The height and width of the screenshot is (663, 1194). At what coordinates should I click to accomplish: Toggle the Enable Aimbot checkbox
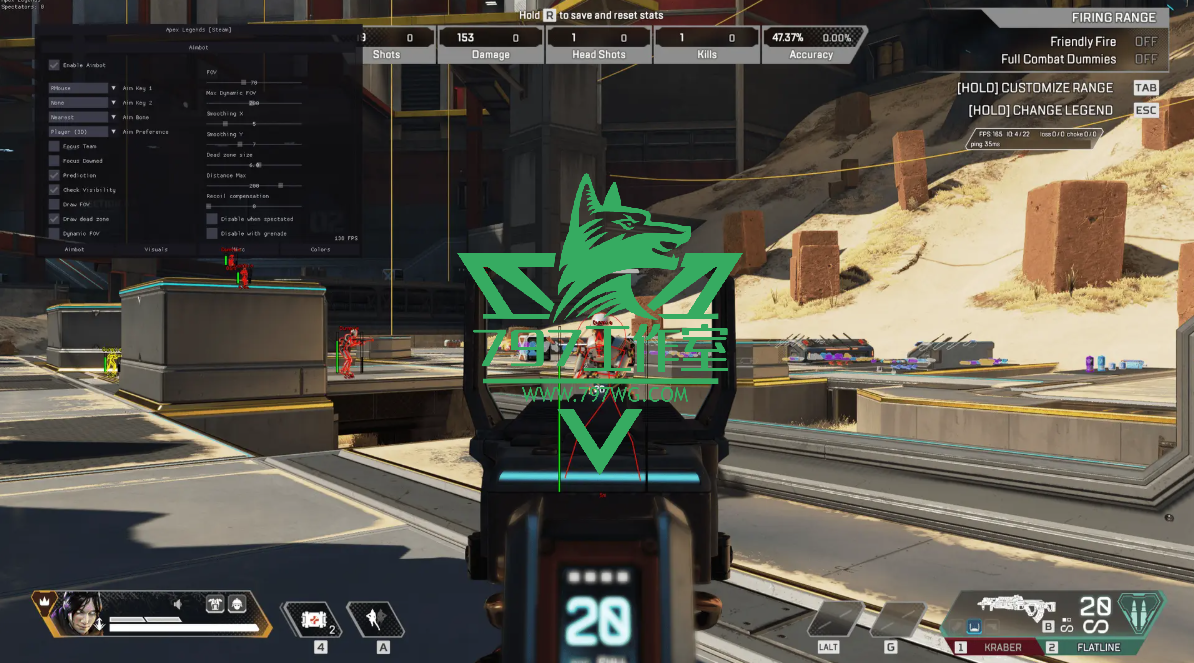tap(54, 65)
